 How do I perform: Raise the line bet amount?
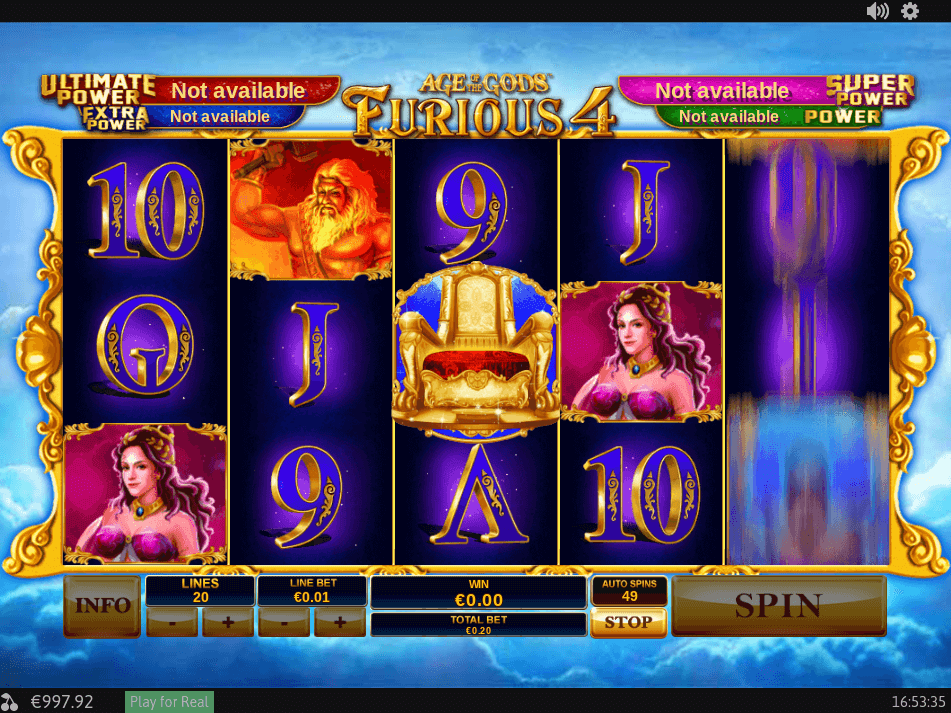[x=340, y=622]
